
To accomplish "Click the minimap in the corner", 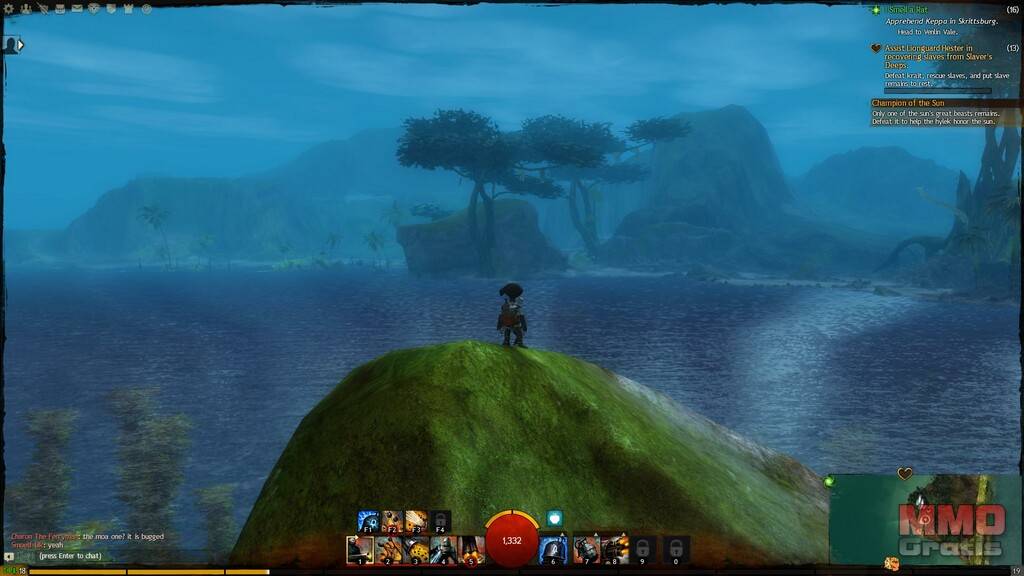I will click(925, 517).
